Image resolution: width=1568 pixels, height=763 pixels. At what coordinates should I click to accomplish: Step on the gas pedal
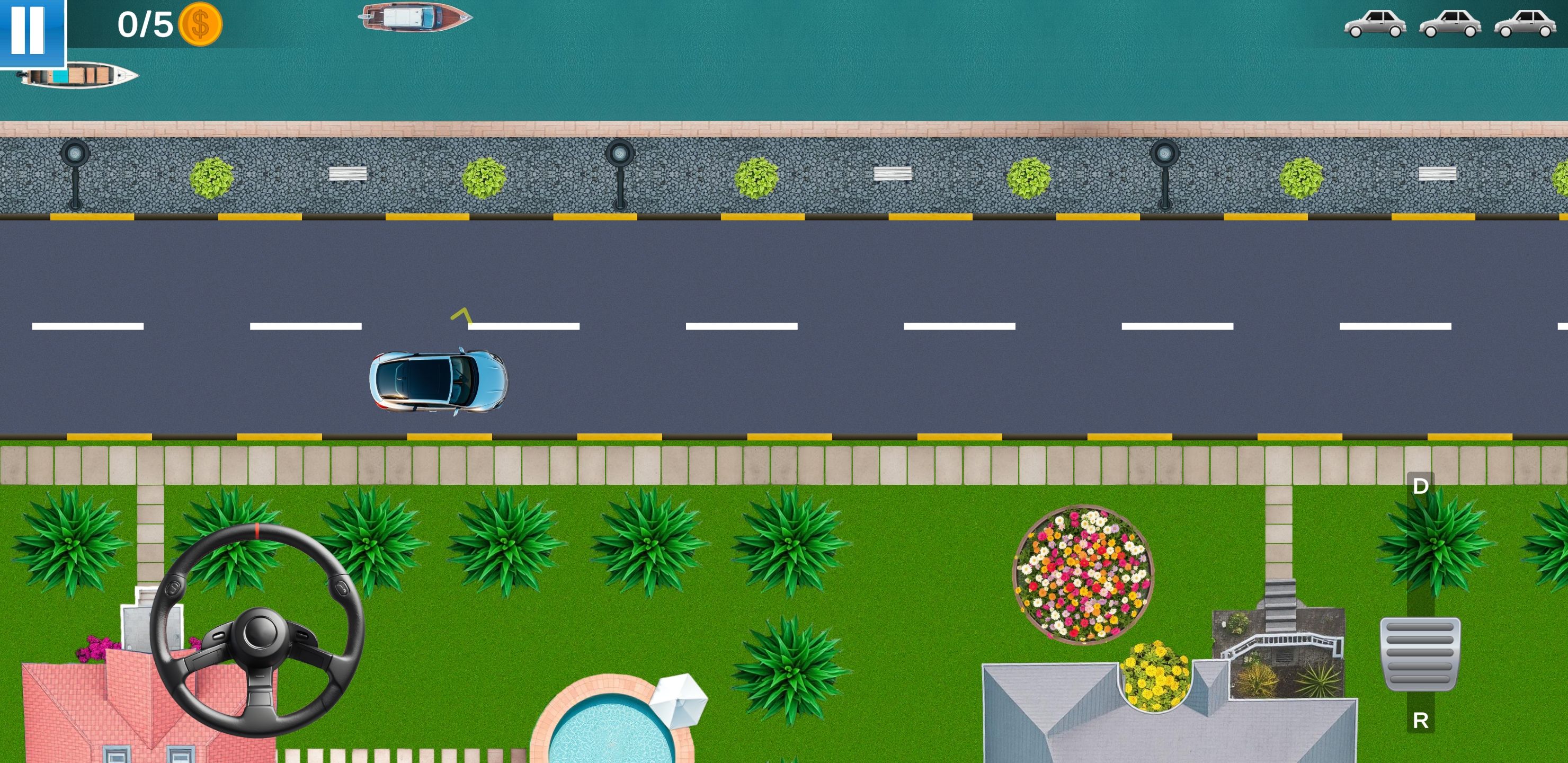pos(1420,653)
